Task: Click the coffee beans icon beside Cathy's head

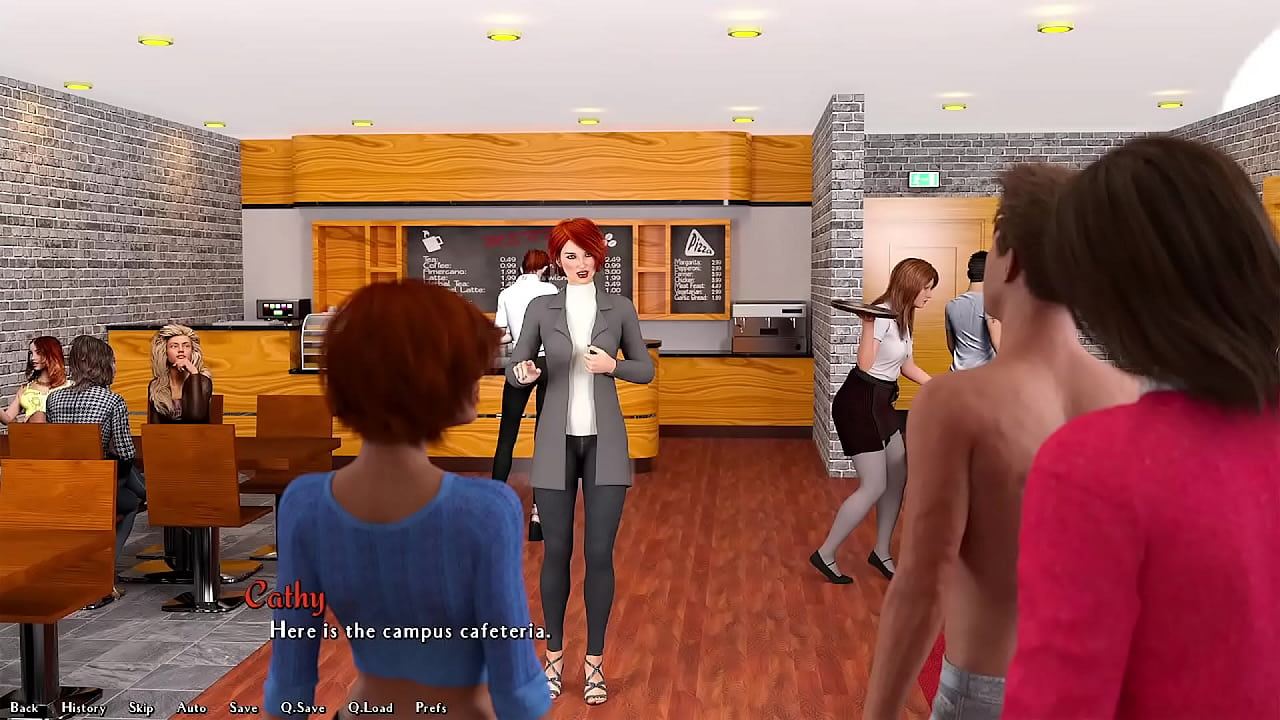Action: pyautogui.click(x=611, y=241)
